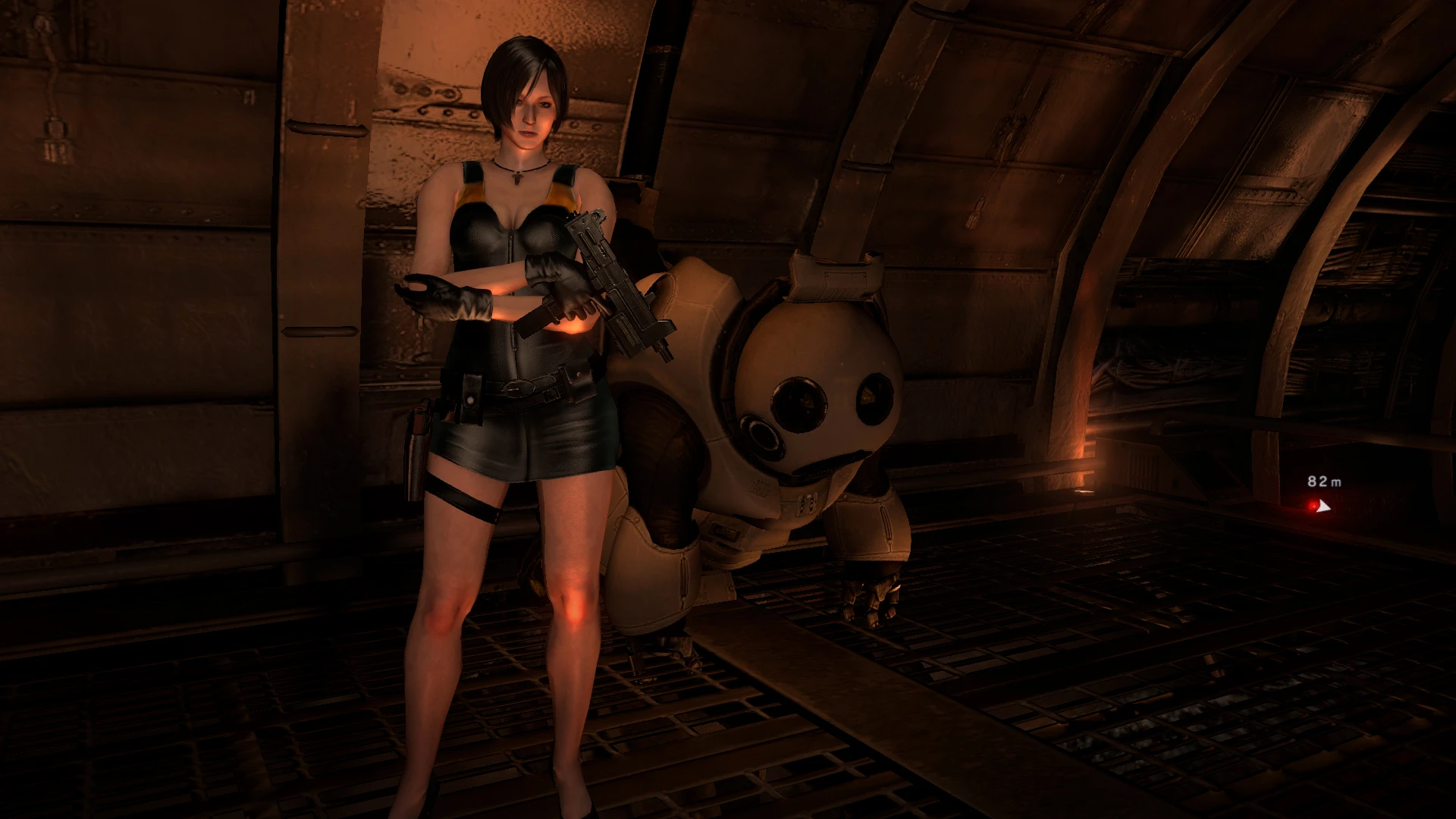Select the belt buckle at her waist
Image resolution: width=1456 pixels, height=819 pixels.
click(518, 388)
